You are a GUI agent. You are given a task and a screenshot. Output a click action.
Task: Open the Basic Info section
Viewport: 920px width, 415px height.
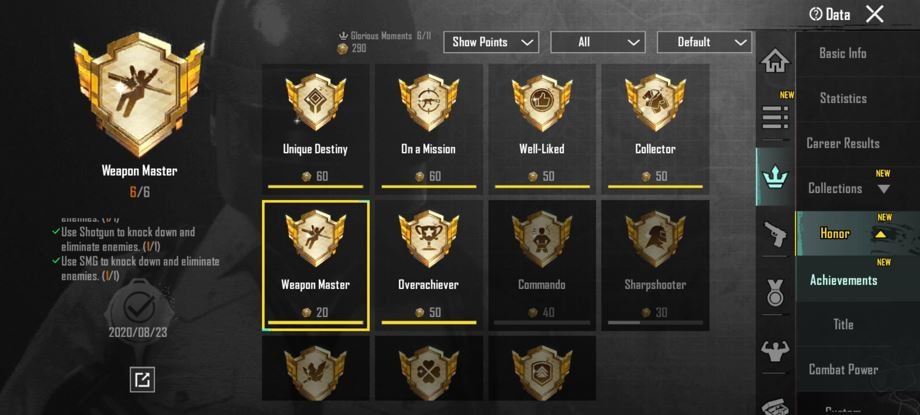tap(842, 53)
